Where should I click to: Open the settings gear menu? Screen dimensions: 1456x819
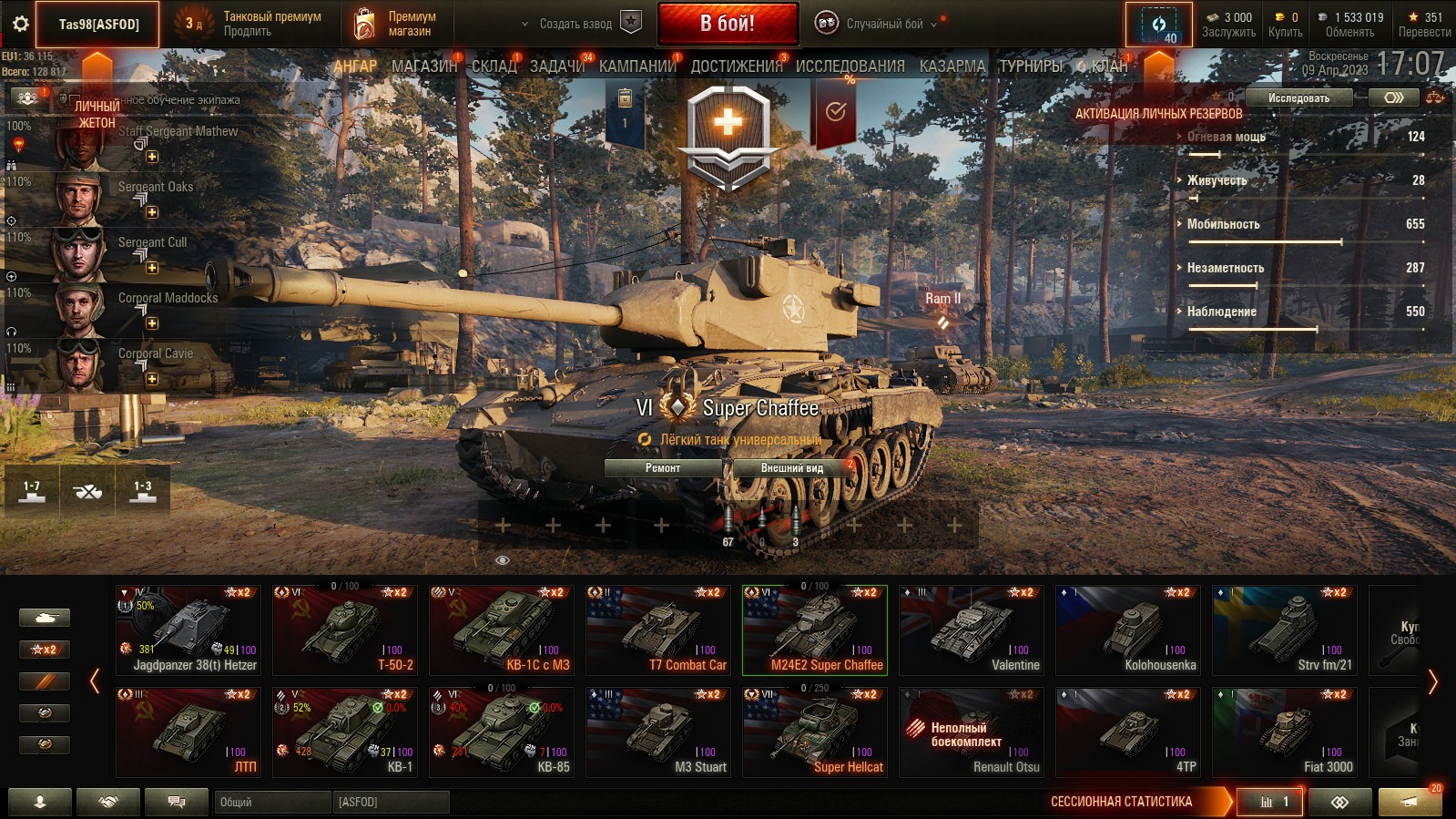point(20,25)
